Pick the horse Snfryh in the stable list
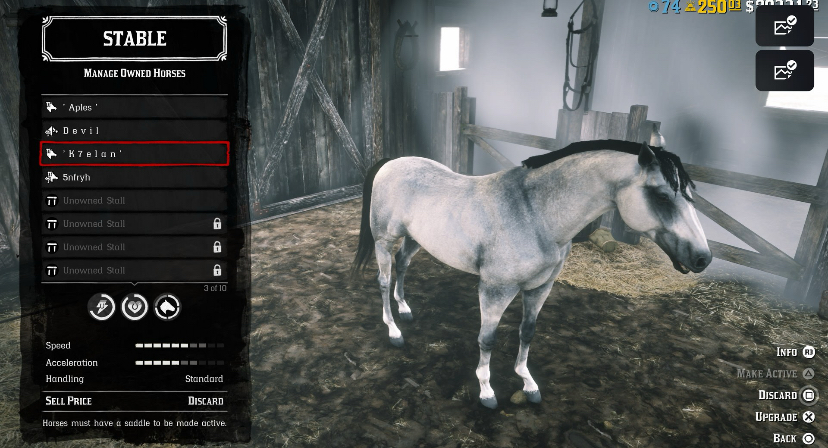 coord(134,177)
